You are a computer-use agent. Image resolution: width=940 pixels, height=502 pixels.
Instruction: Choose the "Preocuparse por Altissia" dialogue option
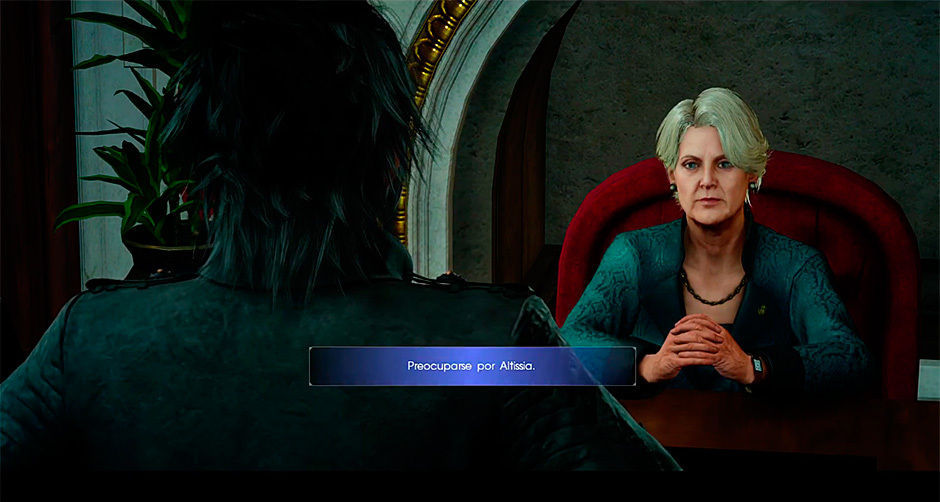472,366
